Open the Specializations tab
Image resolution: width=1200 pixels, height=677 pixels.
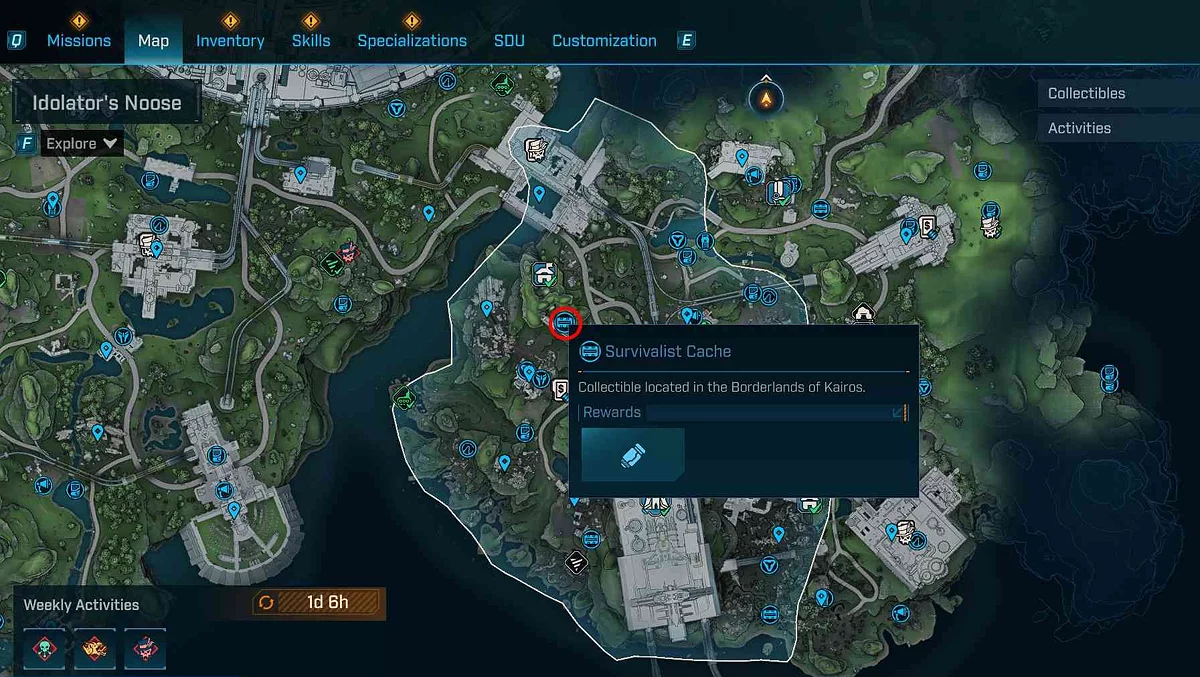(412, 41)
